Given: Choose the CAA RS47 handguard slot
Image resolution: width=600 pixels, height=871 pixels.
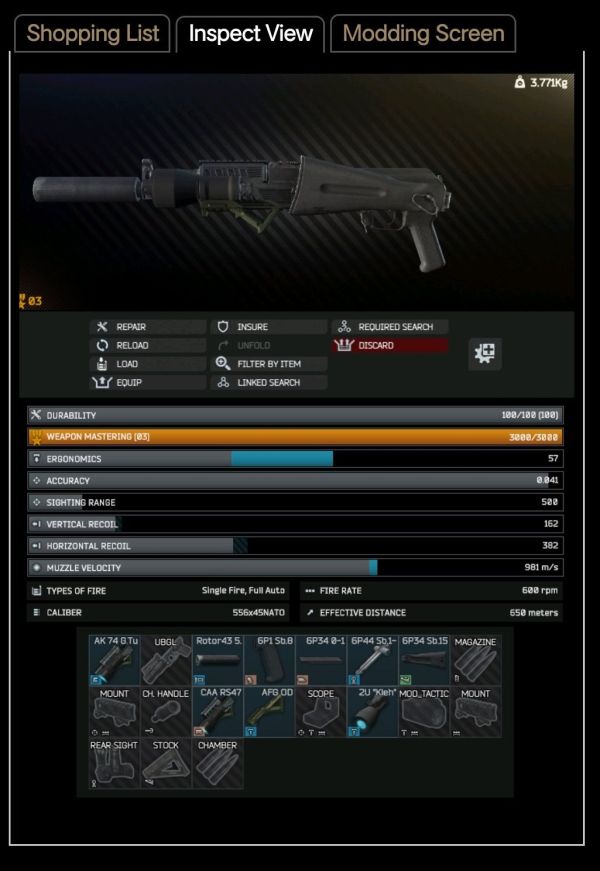Looking at the screenshot, I should [217, 711].
